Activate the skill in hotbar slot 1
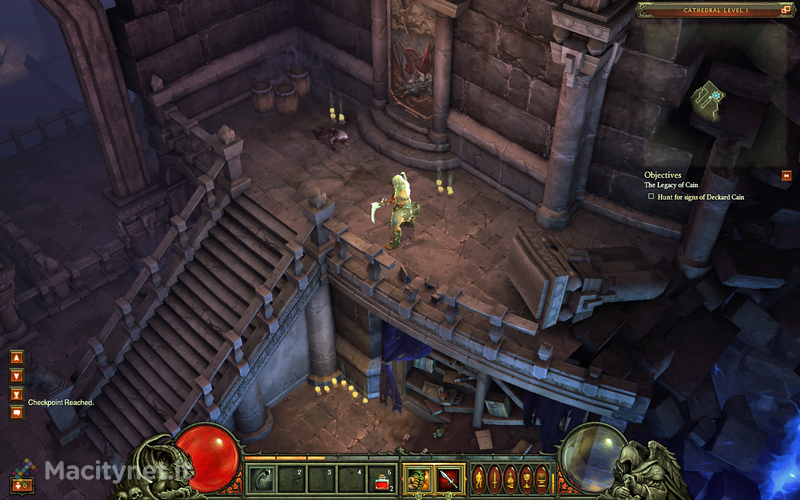Viewport: 800px width, 500px height. [x=263, y=477]
